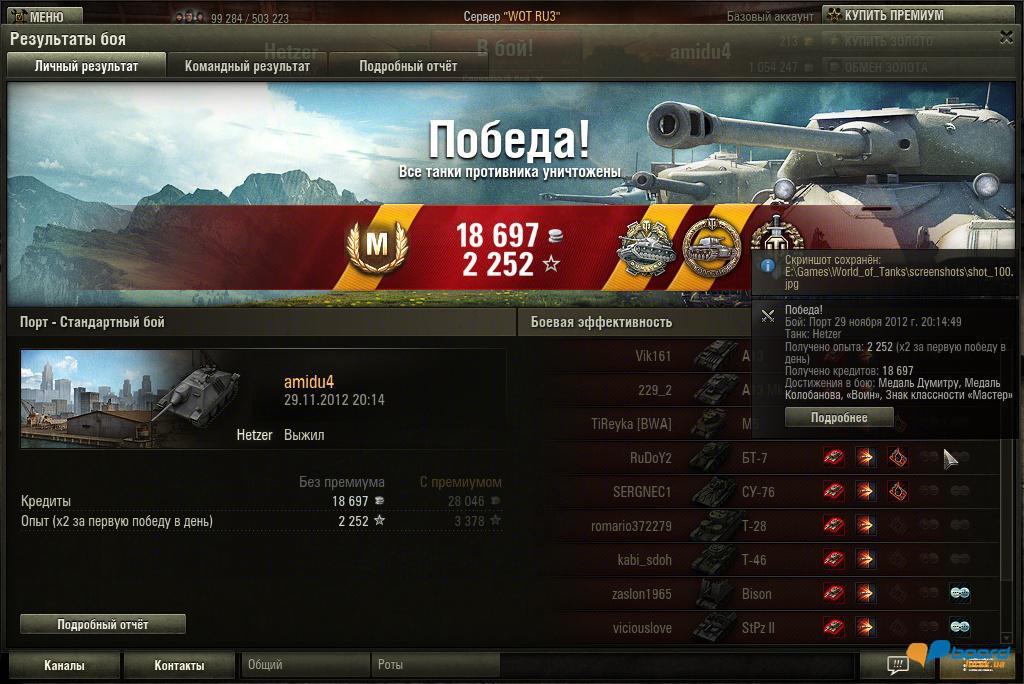Open the Контакты list

(179, 665)
